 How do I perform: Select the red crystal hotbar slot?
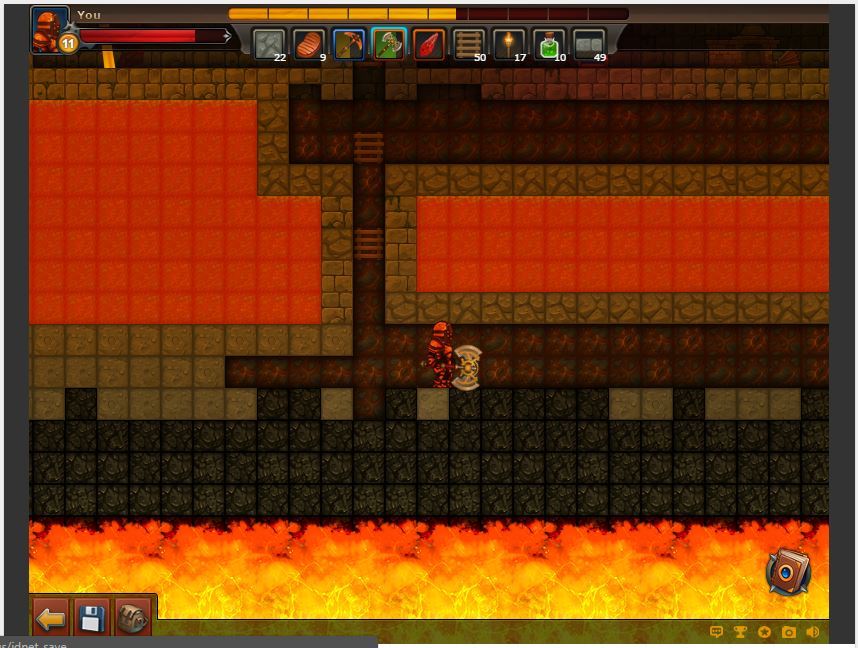point(429,44)
